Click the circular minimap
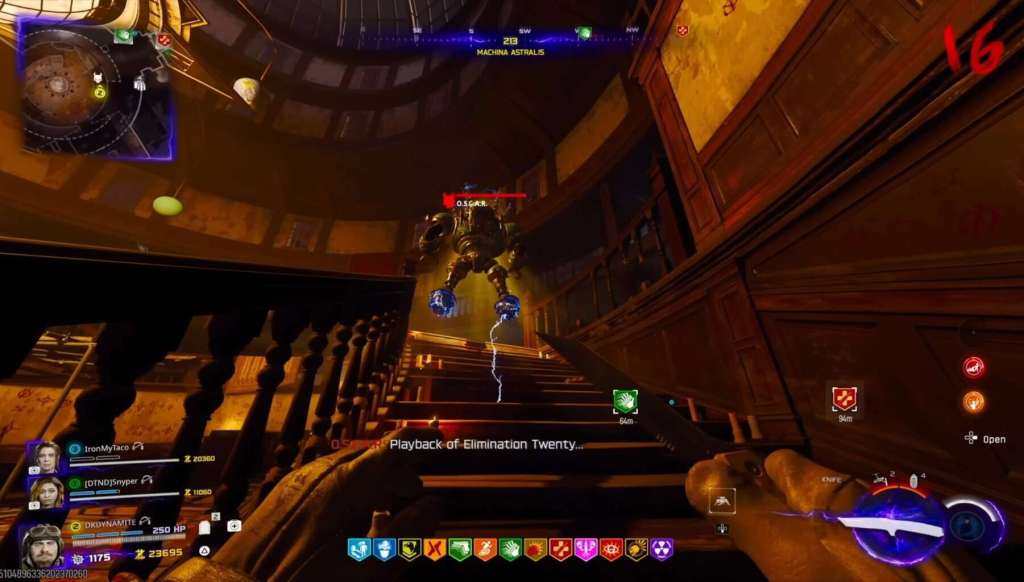 point(95,86)
